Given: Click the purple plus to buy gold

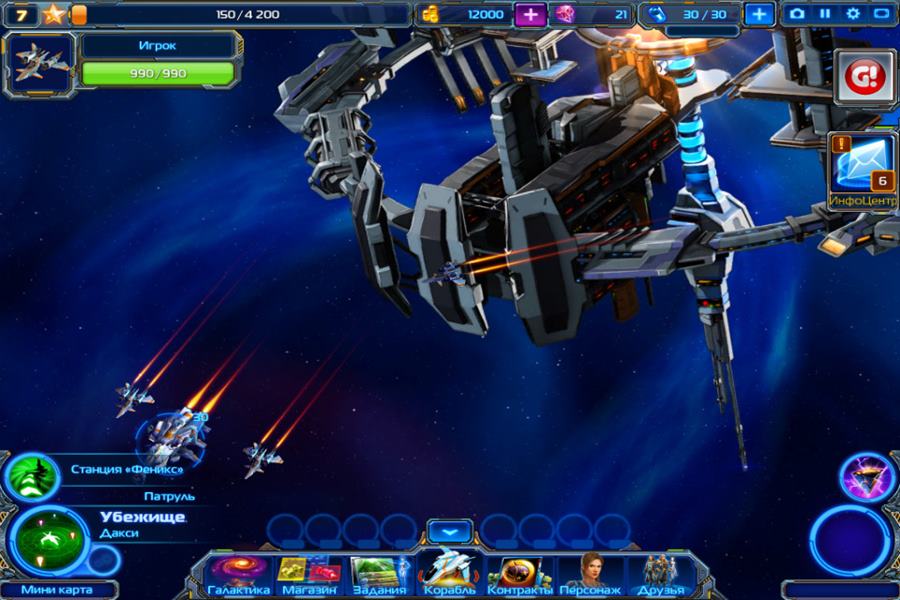Looking at the screenshot, I should coord(530,14).
